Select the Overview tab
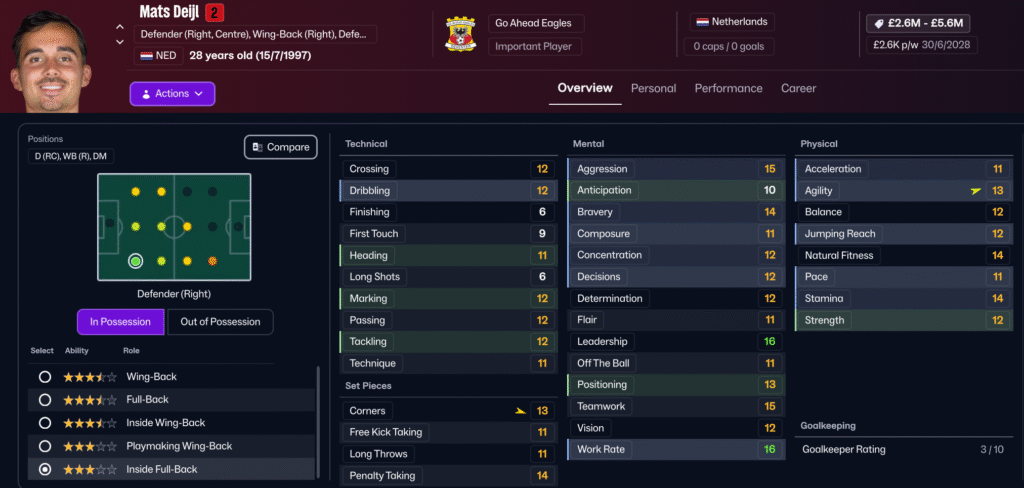 pyautogui.click(x=585, y=88)
